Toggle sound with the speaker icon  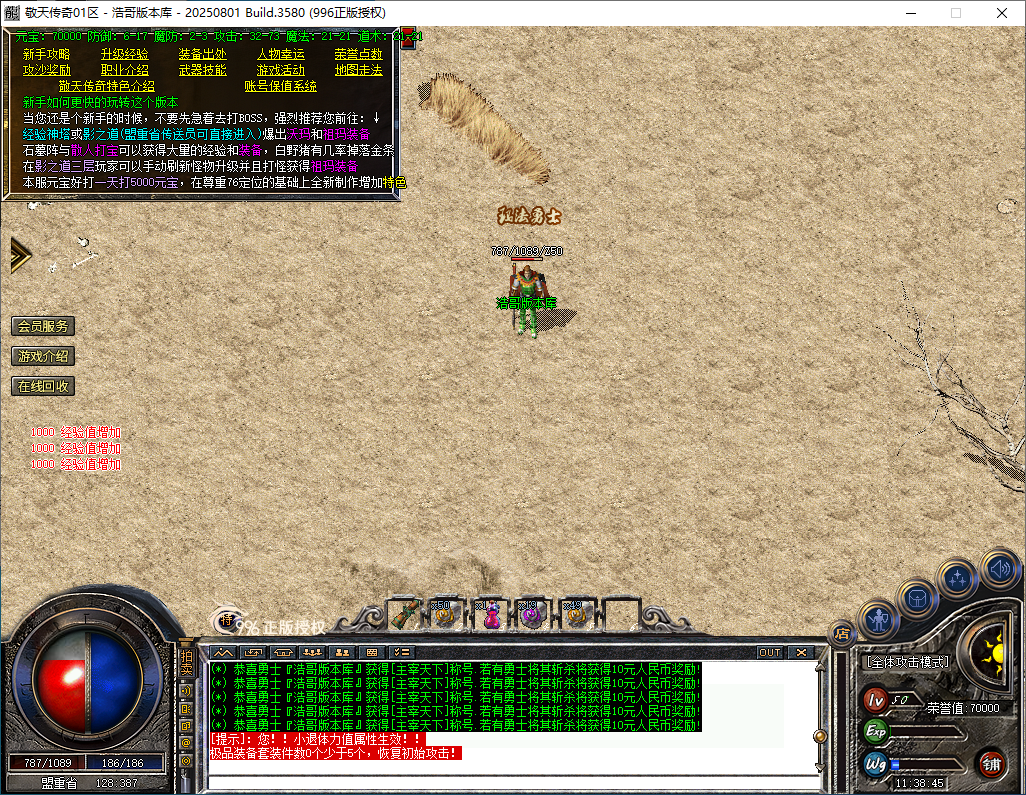[998, 567]
